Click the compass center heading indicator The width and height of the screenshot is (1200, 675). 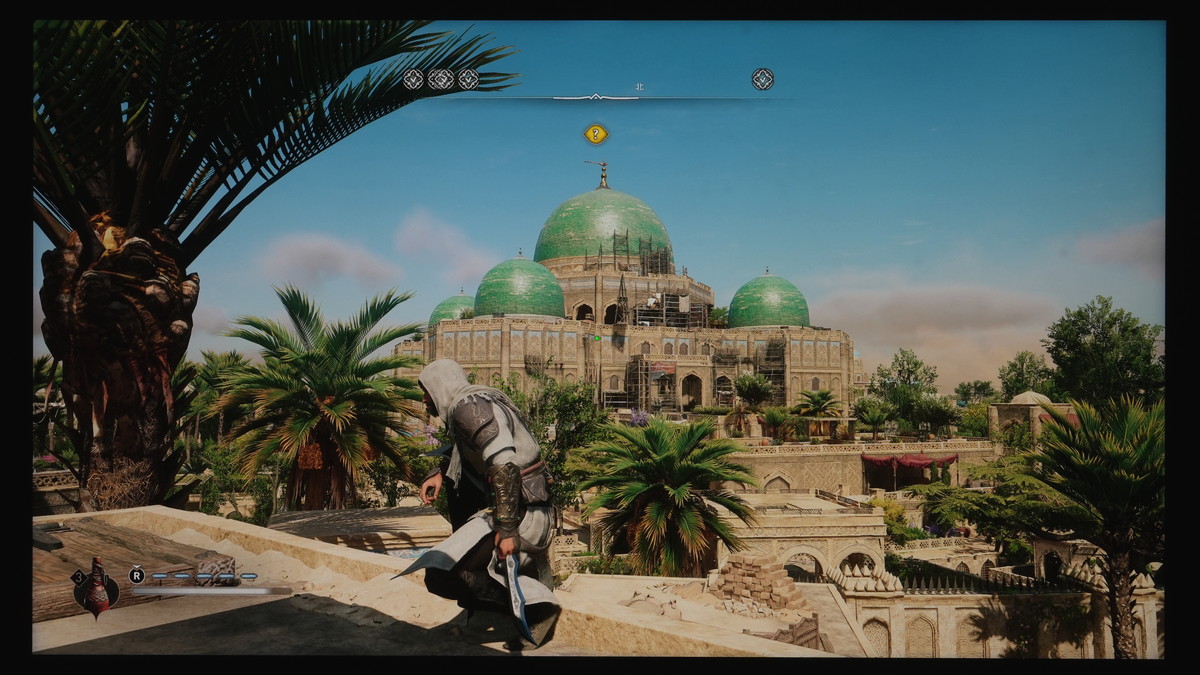(x=596, y=97)
